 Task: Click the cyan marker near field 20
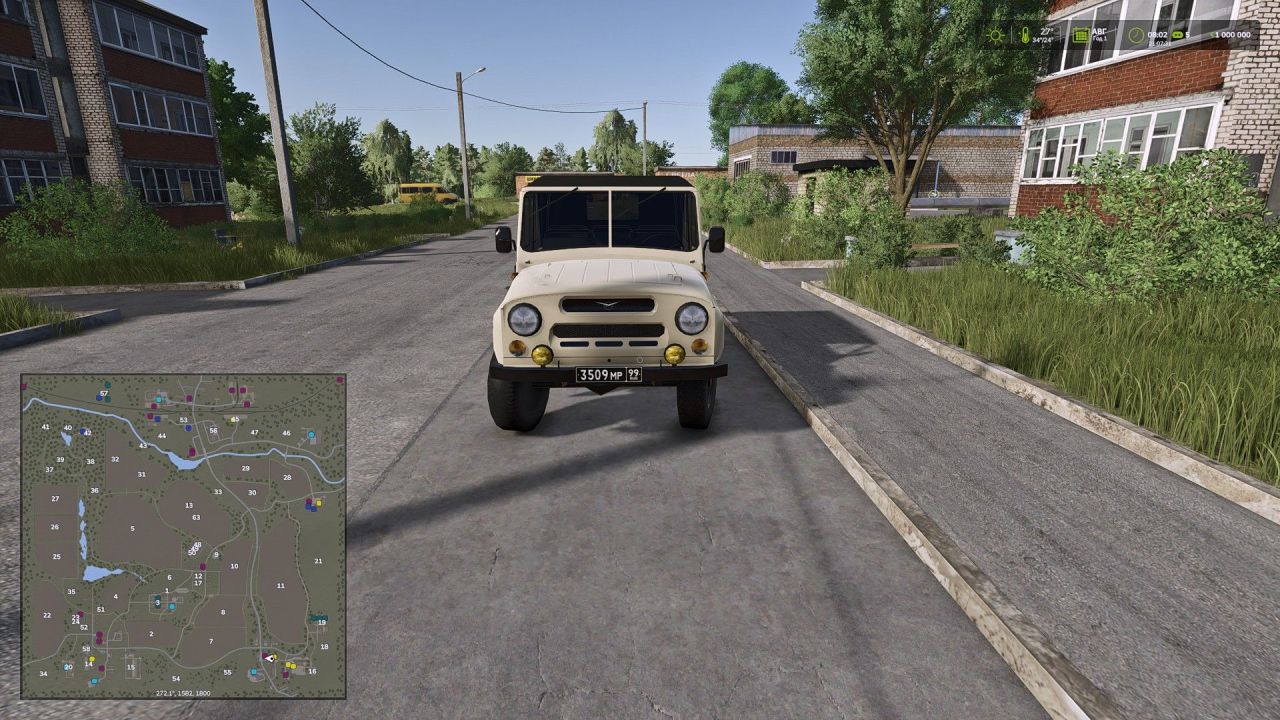(67, 667)
